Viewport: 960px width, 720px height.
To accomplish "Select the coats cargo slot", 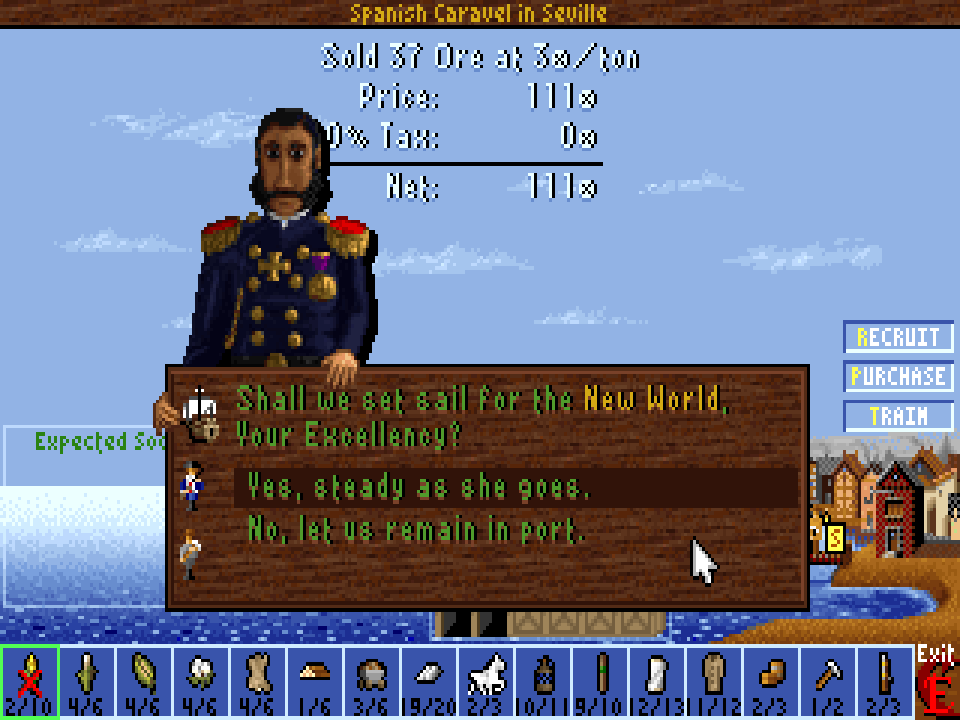I will 713,681.
